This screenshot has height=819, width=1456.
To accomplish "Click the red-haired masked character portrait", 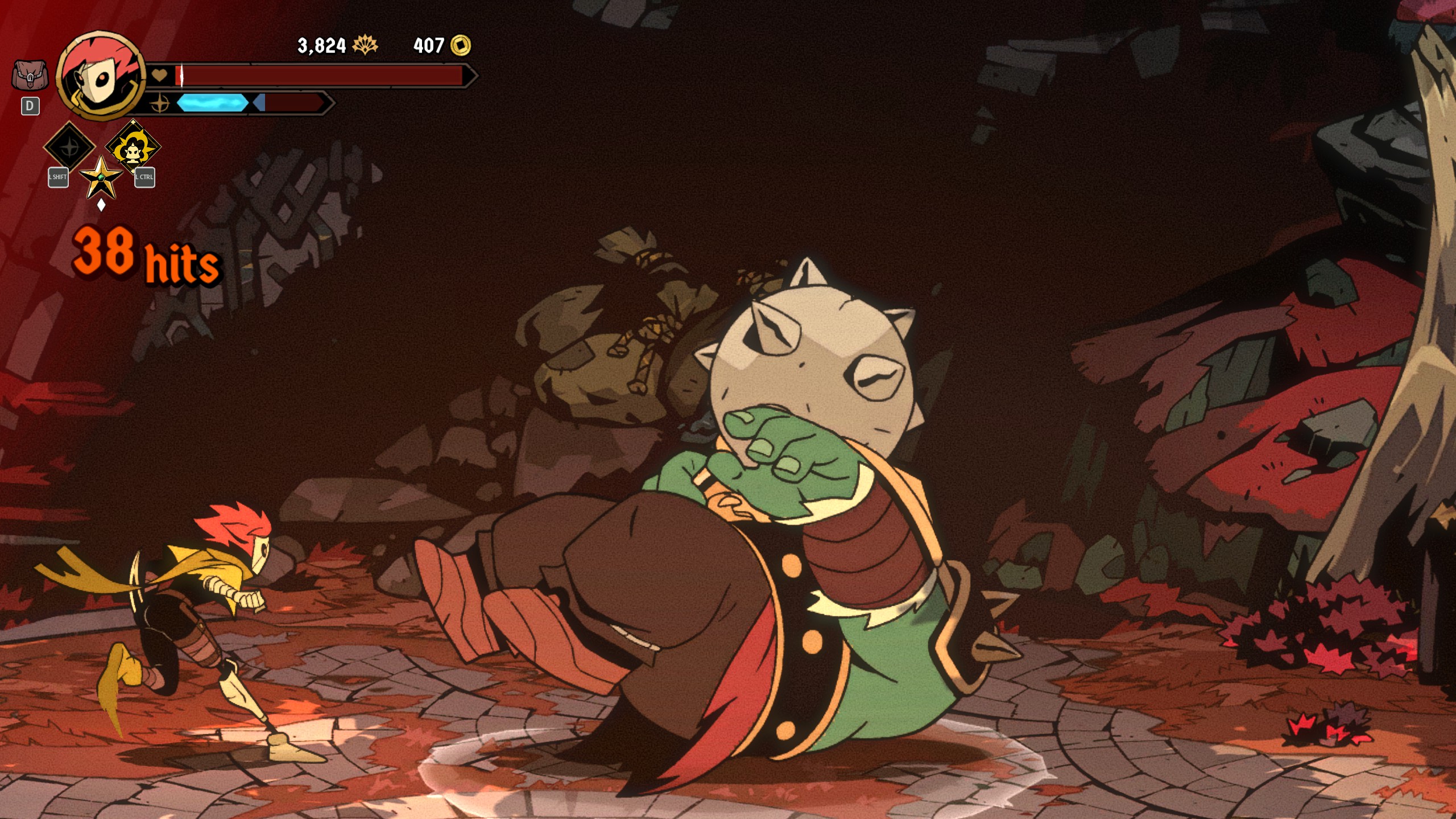I will coord(101,76).
